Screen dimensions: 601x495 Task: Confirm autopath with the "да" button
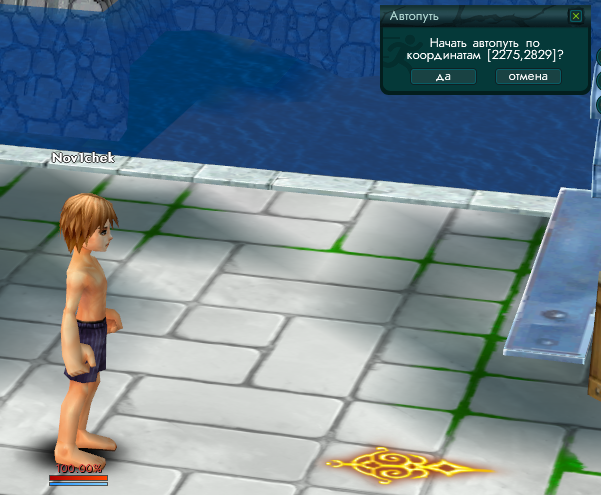(x=443, y=77)
